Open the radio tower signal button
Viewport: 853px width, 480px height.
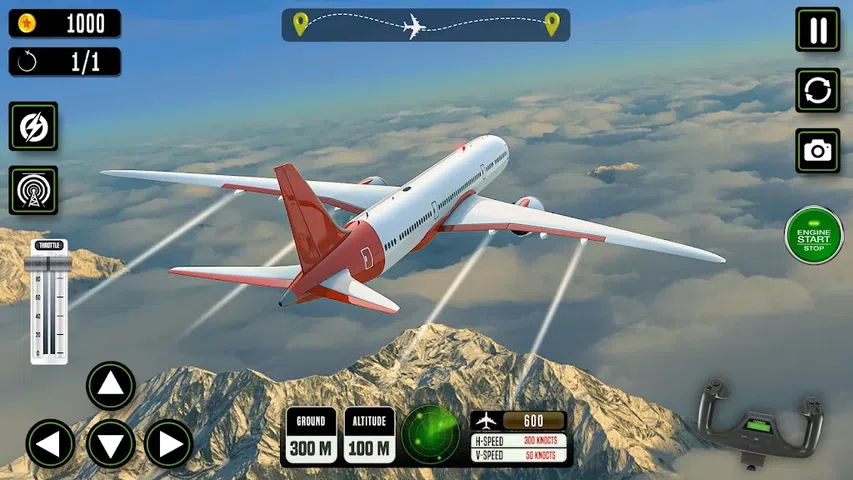coord(33,190)
